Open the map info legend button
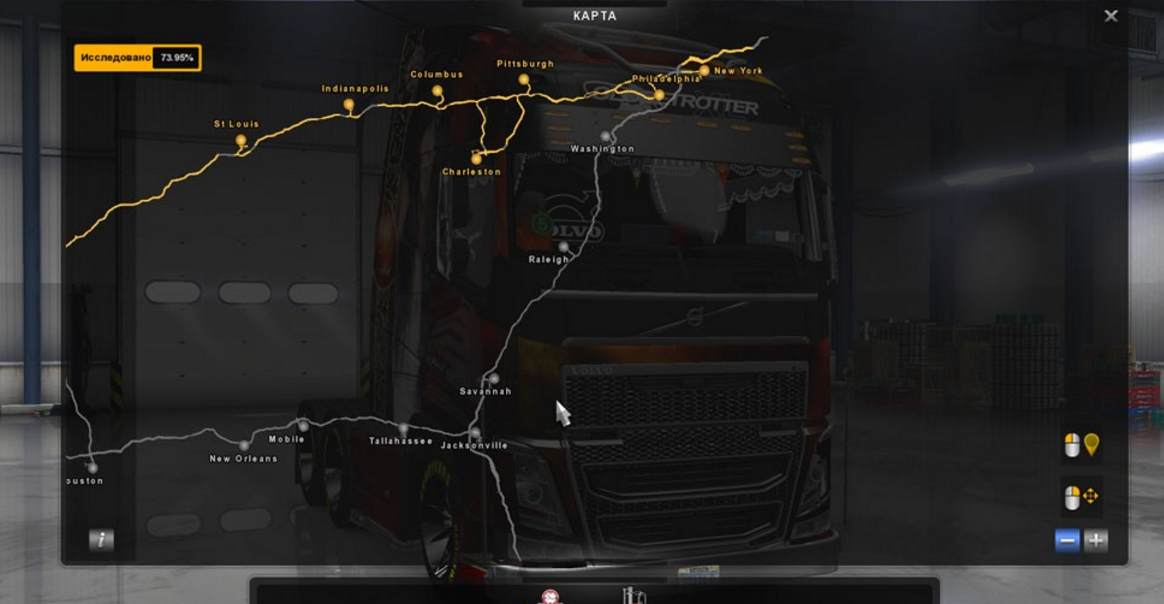 tap(101, 540)
